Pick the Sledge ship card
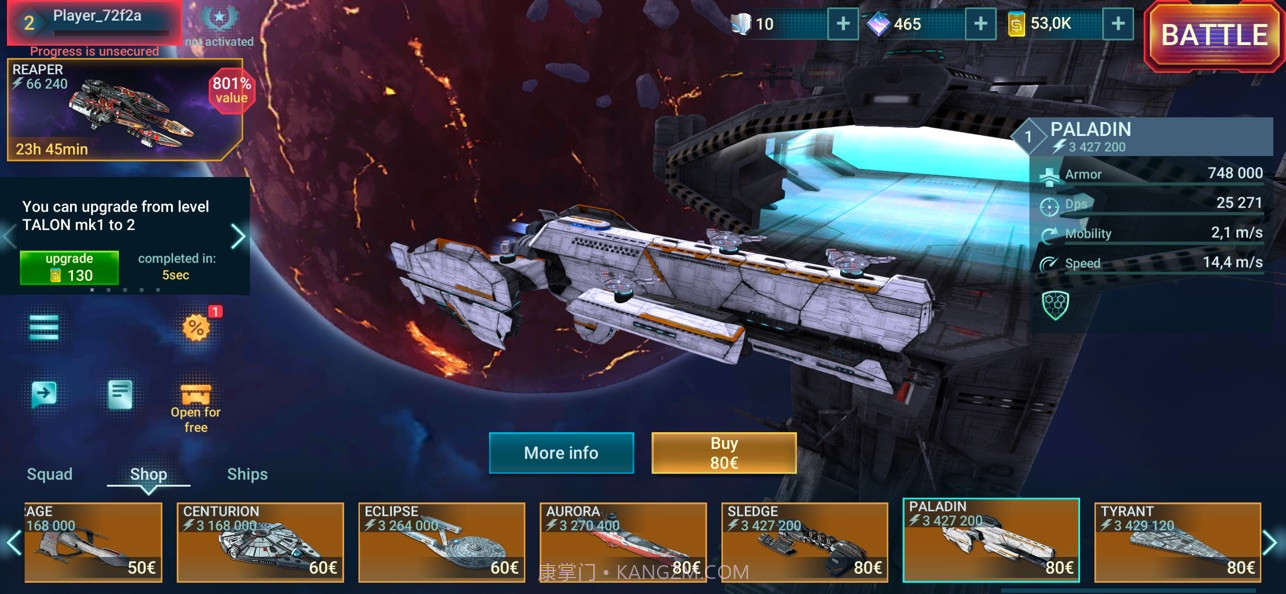This screenshot has height=594, width=1286. pyautogui.click(x=805, y=542)
